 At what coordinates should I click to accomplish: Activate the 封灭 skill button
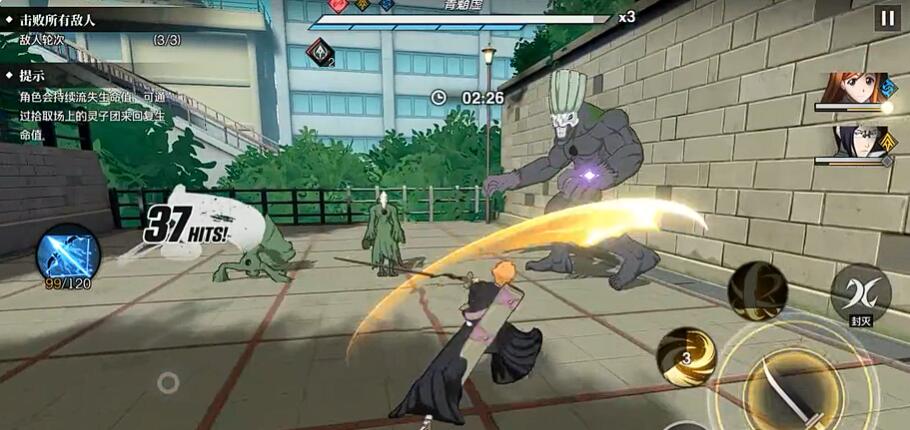click(860, 293)
